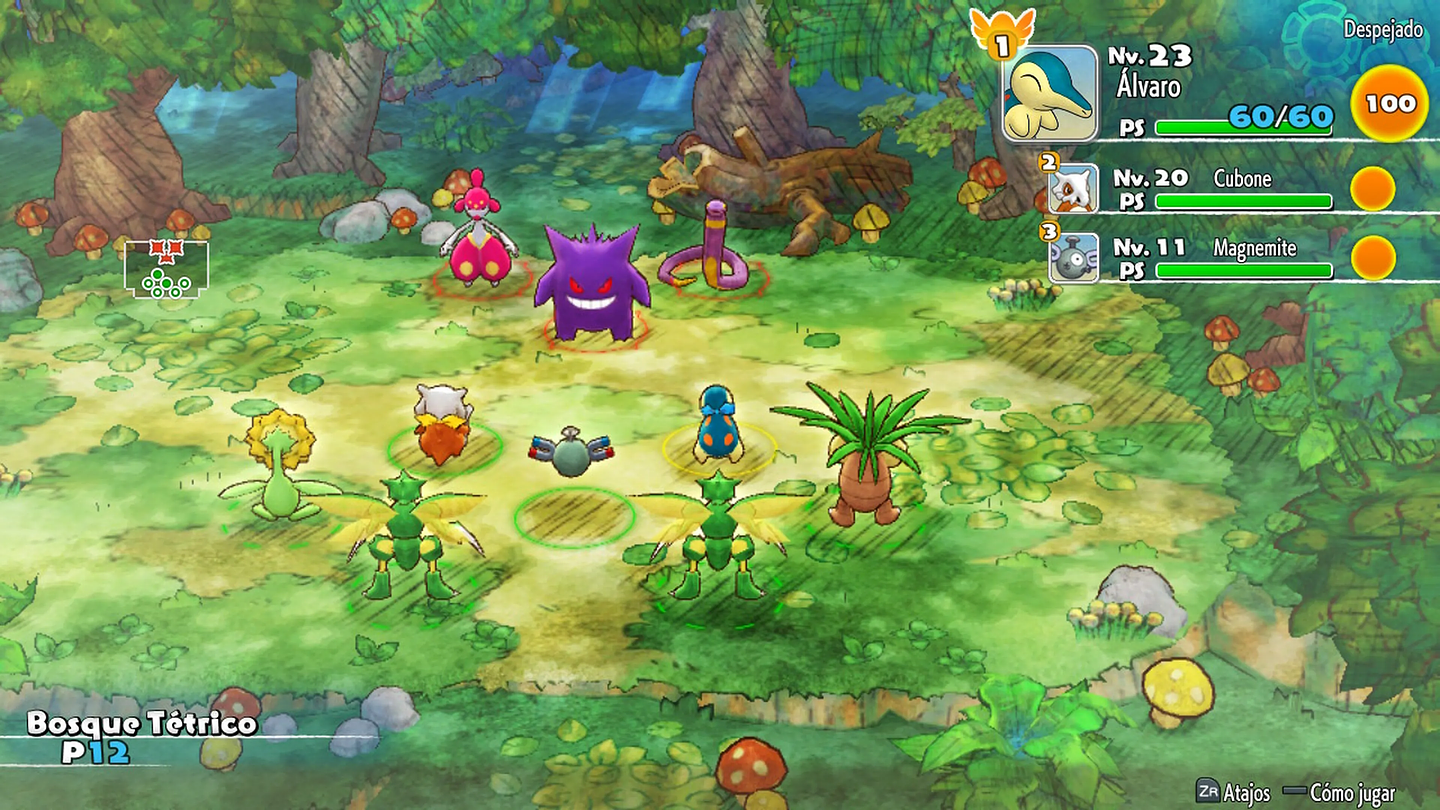The height and width of the screenshot is (810, 1440).
Task: Click Cubone's green PS bar
Action: [1245, 199]
